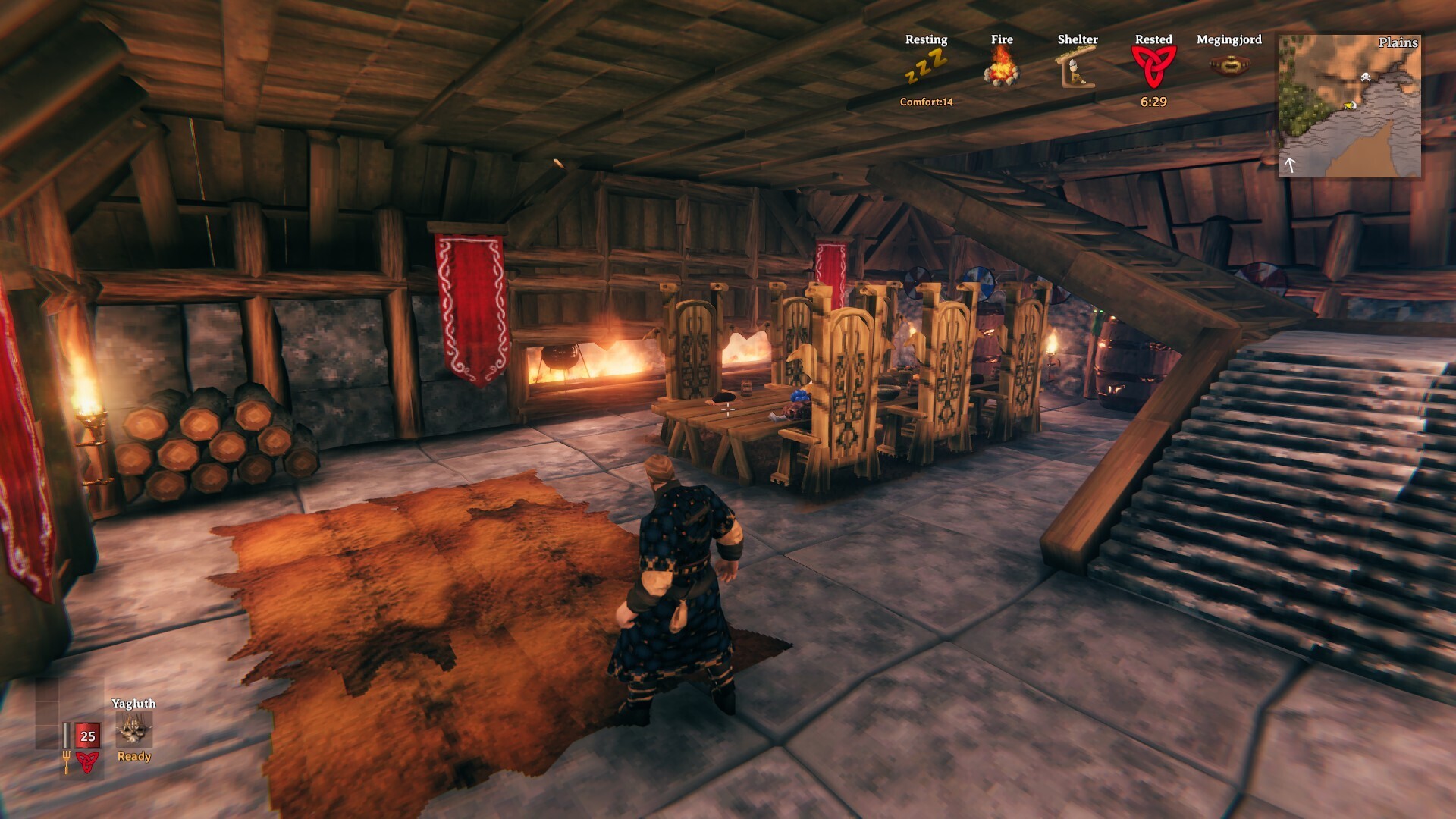Toggle the skull death marker on the minimap
Image resolution: width=1456 pixels, height=819 pixels.
coord(1366,77)
